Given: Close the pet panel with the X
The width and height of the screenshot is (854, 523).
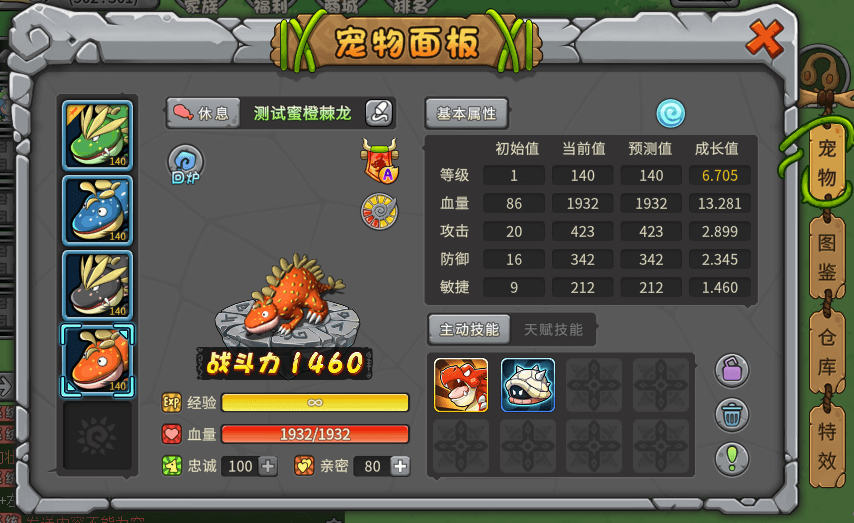Looking at the screenshot, I should pos(765,40).
